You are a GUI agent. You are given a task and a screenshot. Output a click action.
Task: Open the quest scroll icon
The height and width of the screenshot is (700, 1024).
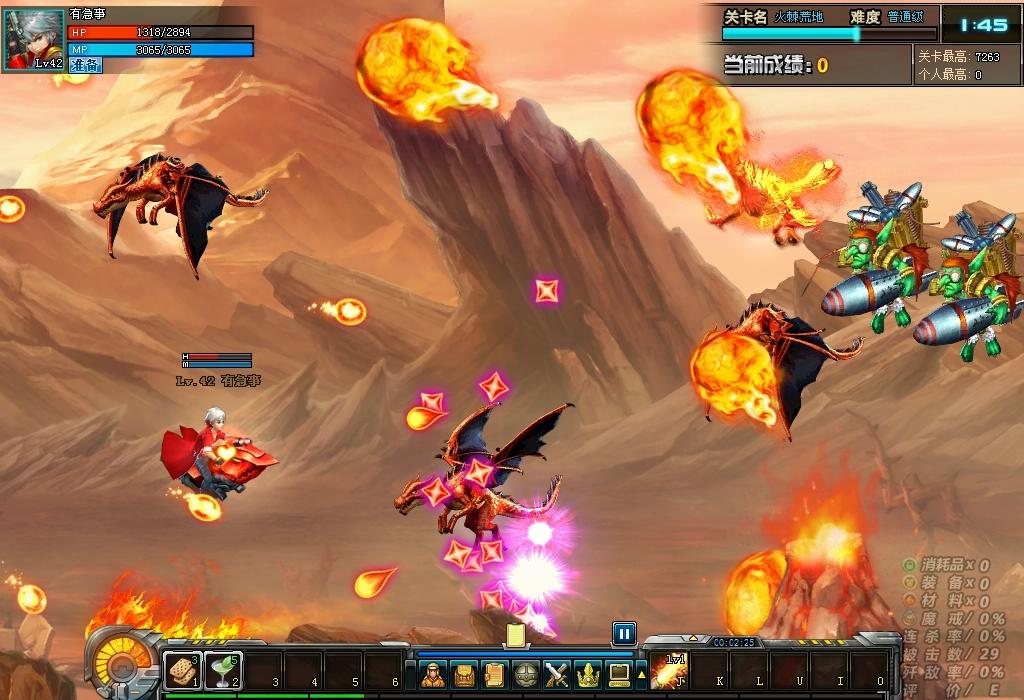(494, 675)
